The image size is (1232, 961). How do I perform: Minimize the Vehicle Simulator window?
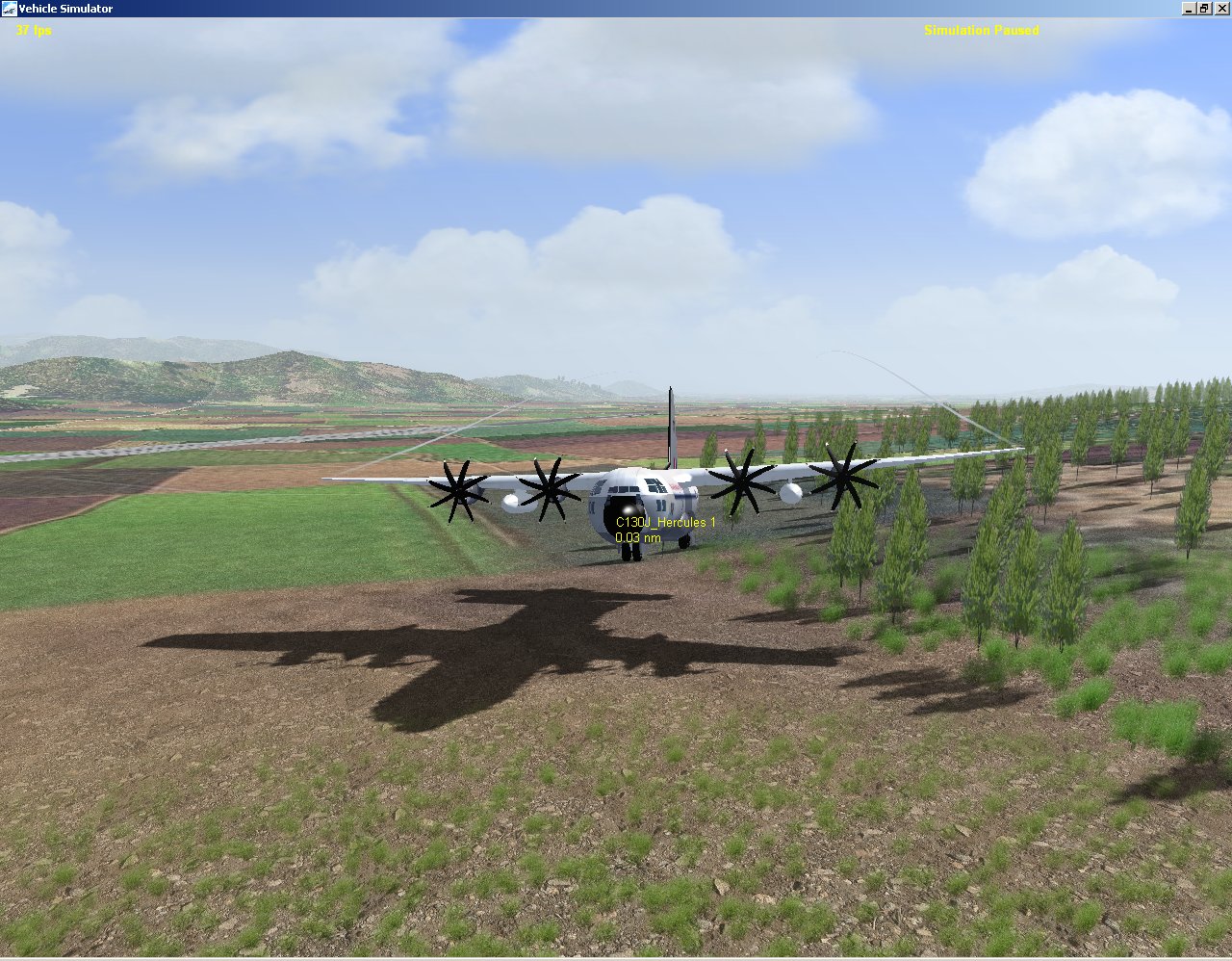pos(1187,8)
